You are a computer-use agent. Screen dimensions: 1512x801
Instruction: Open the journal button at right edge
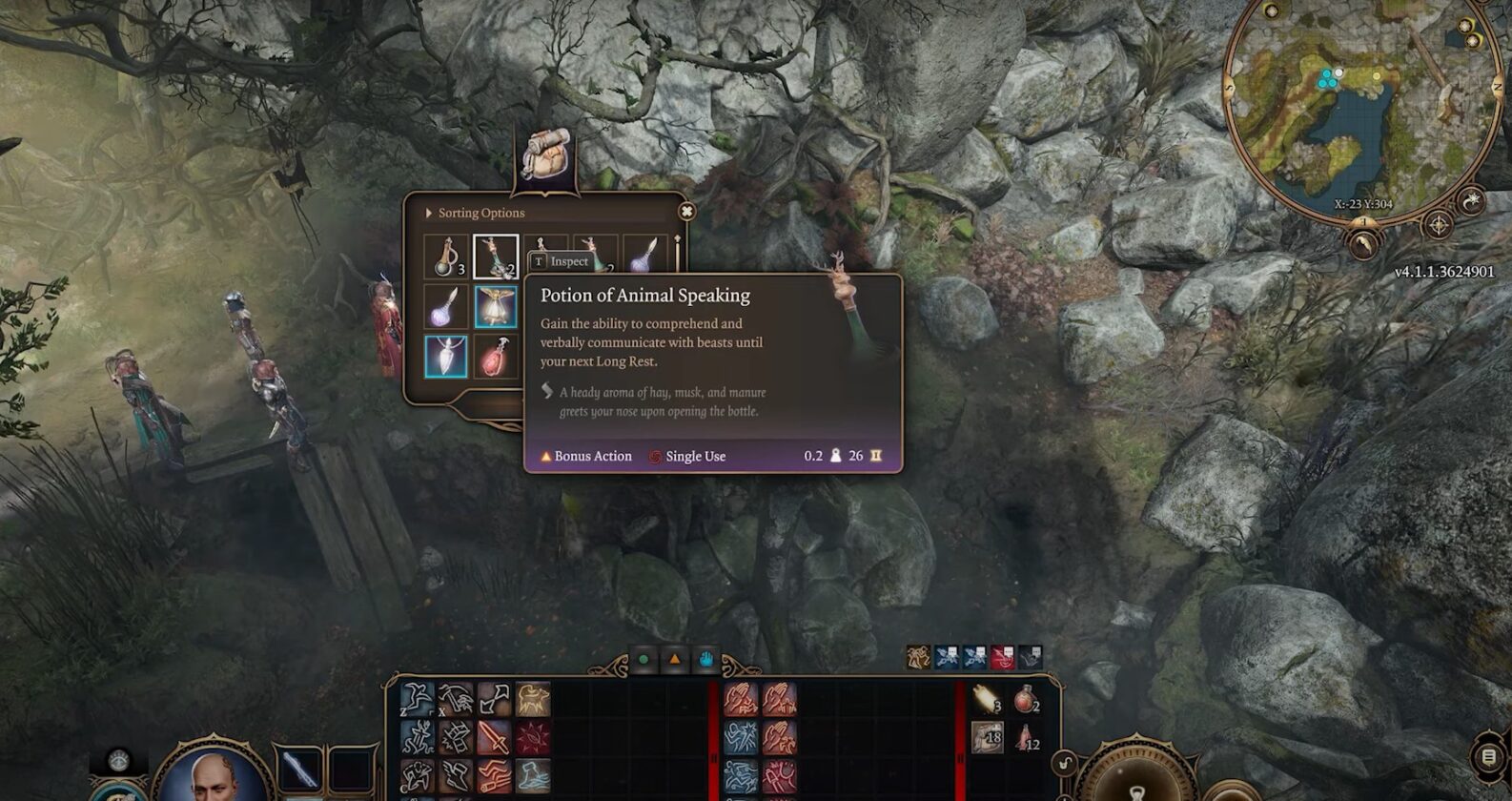pyautogui.click(x=1488, y=757)
